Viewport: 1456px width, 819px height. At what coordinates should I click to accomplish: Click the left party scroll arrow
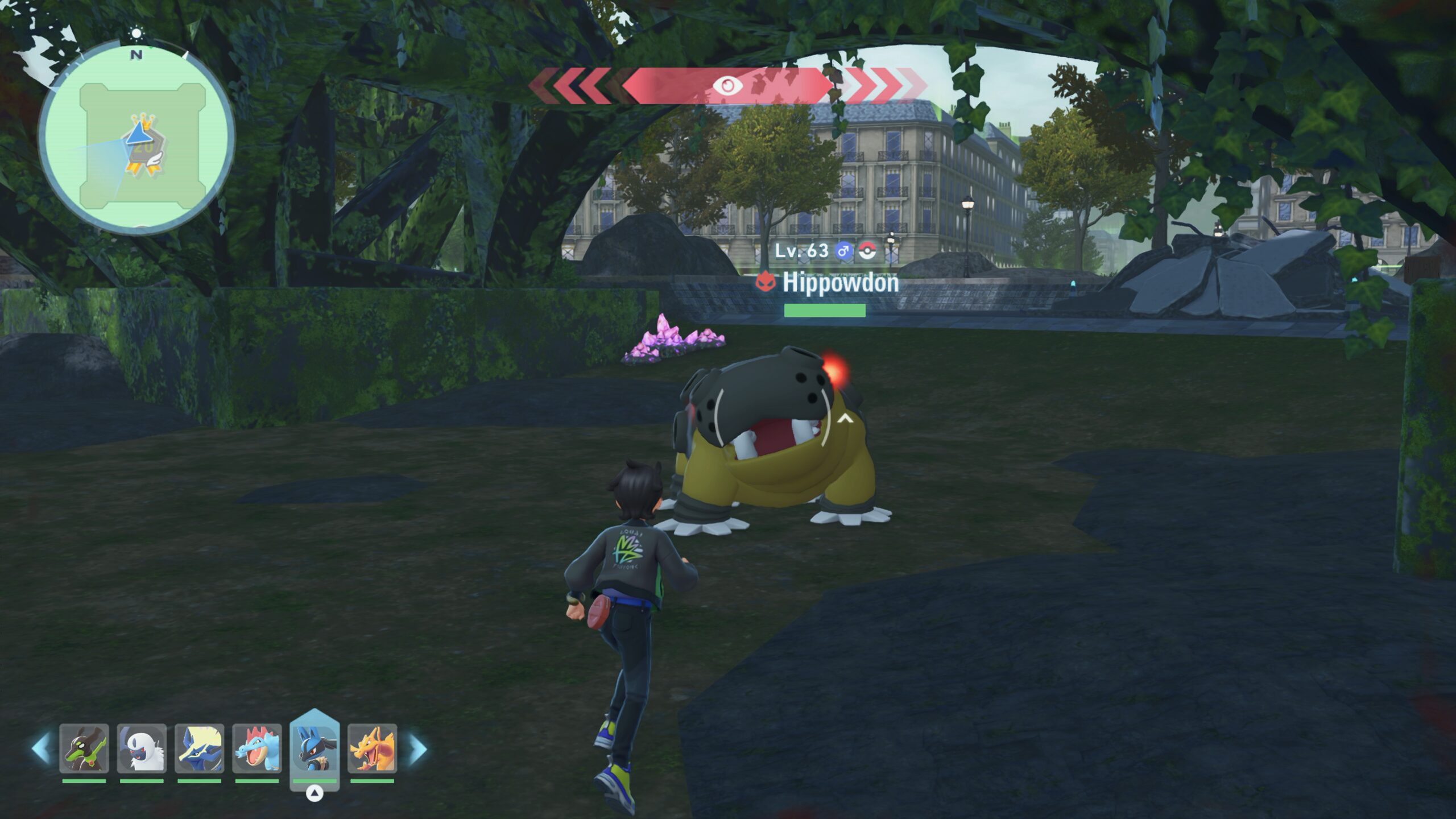pyautogui.click(x=41, y=748)
